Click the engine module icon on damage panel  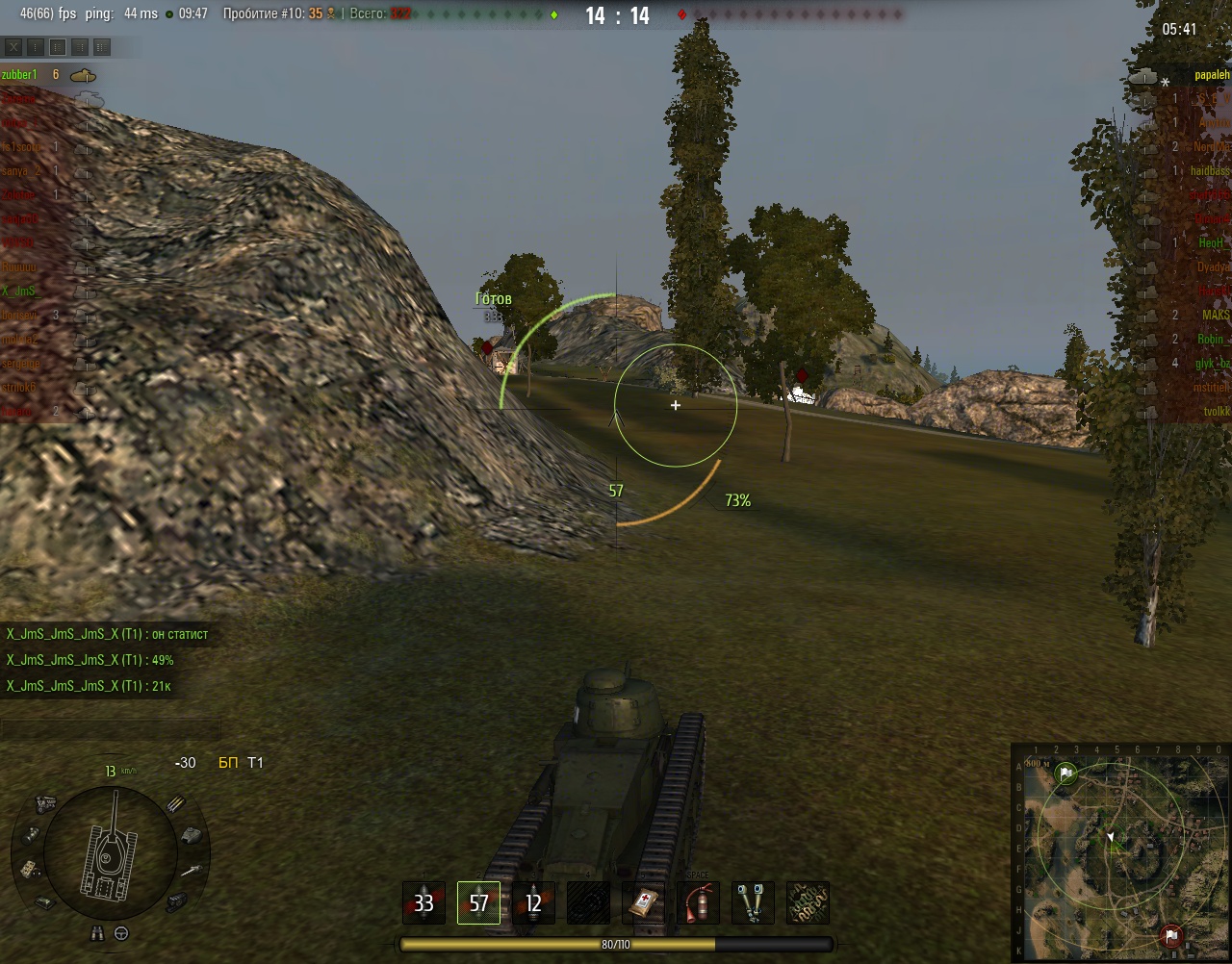point(45,801)
